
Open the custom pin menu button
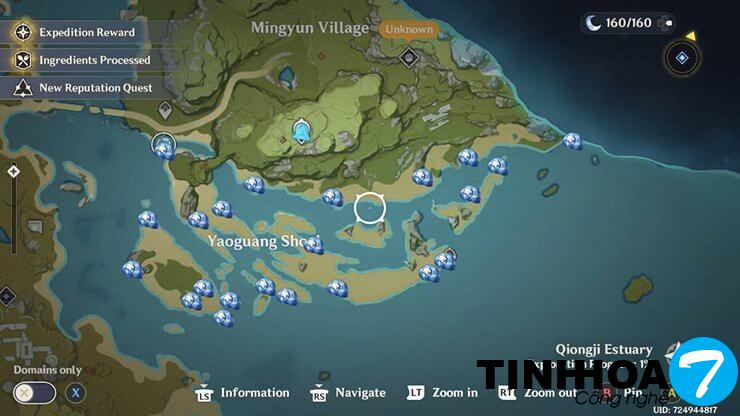(682, 58)
